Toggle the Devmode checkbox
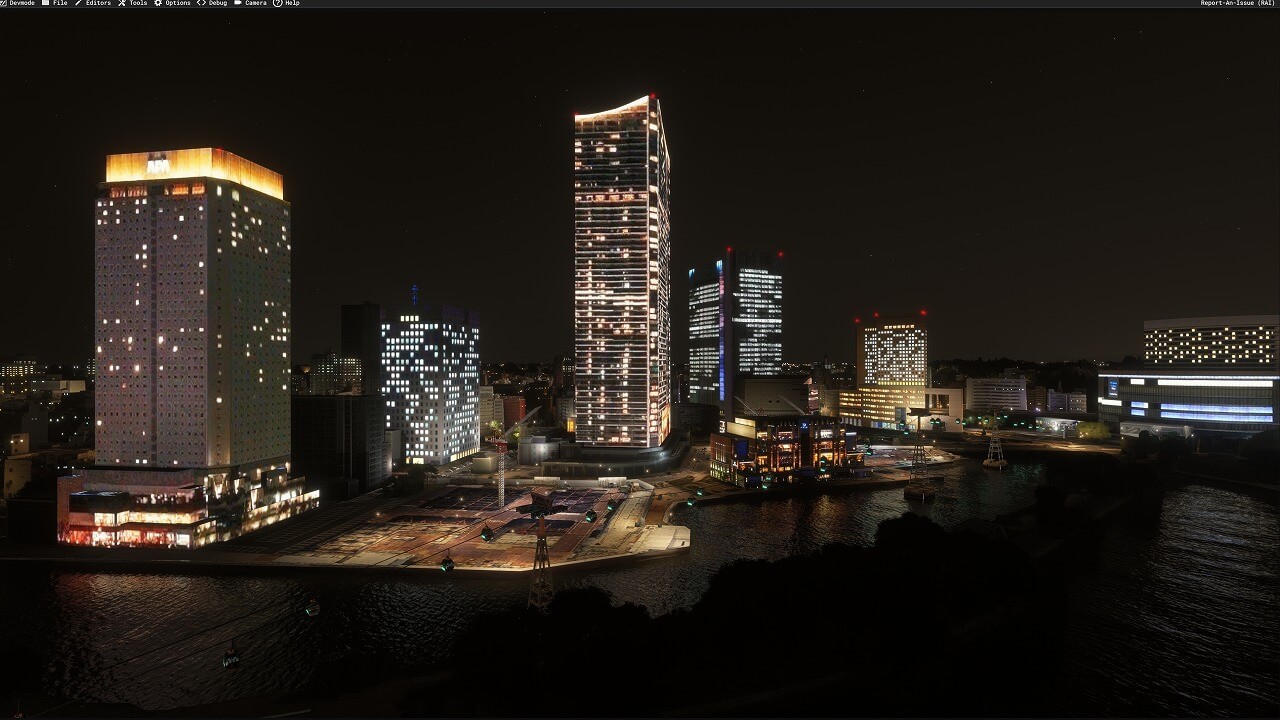This screenshot has height=720, width=1280. (4, 3)
